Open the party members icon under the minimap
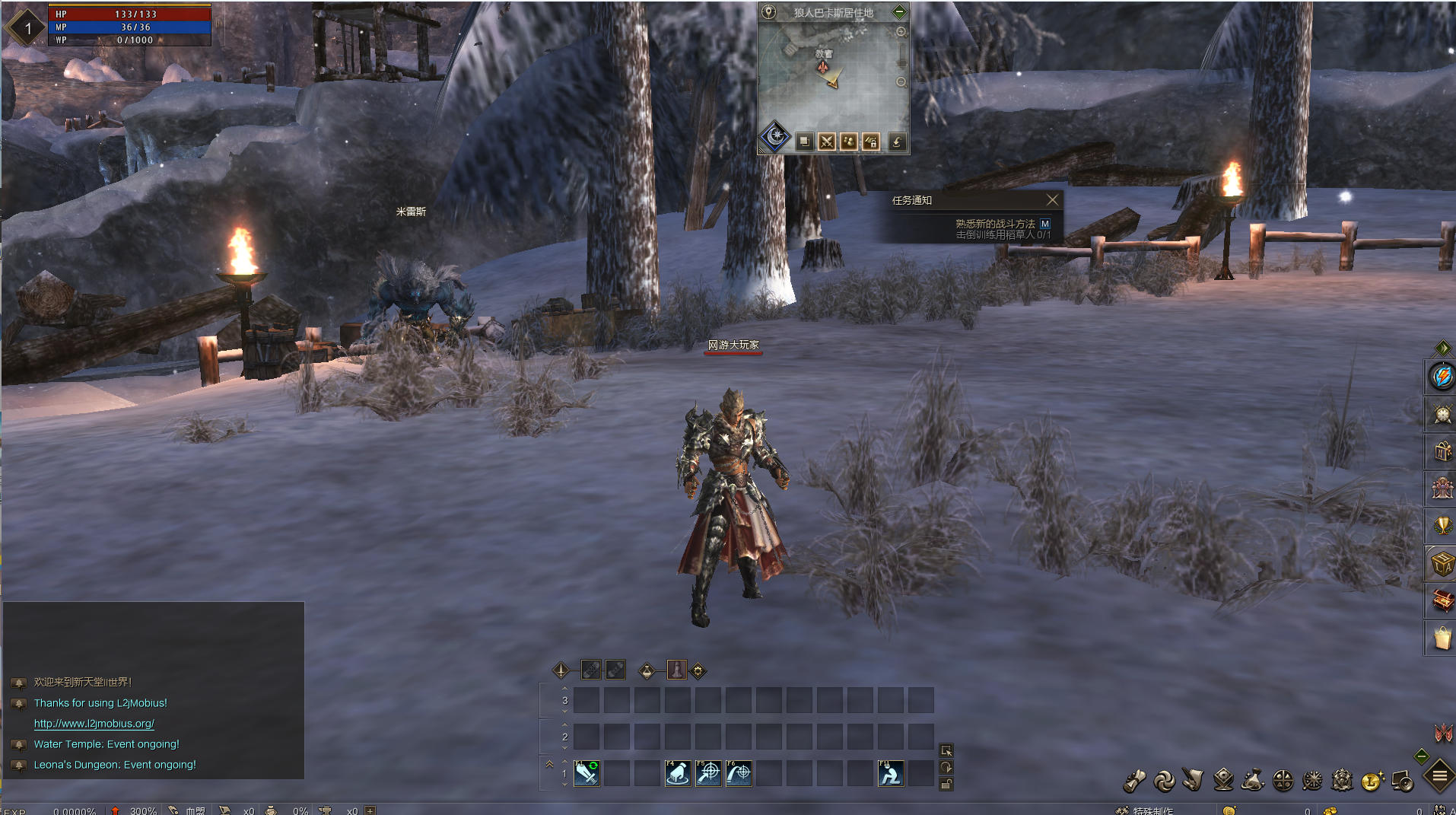This screenshot has width=1456, height=815. [849, 142]
